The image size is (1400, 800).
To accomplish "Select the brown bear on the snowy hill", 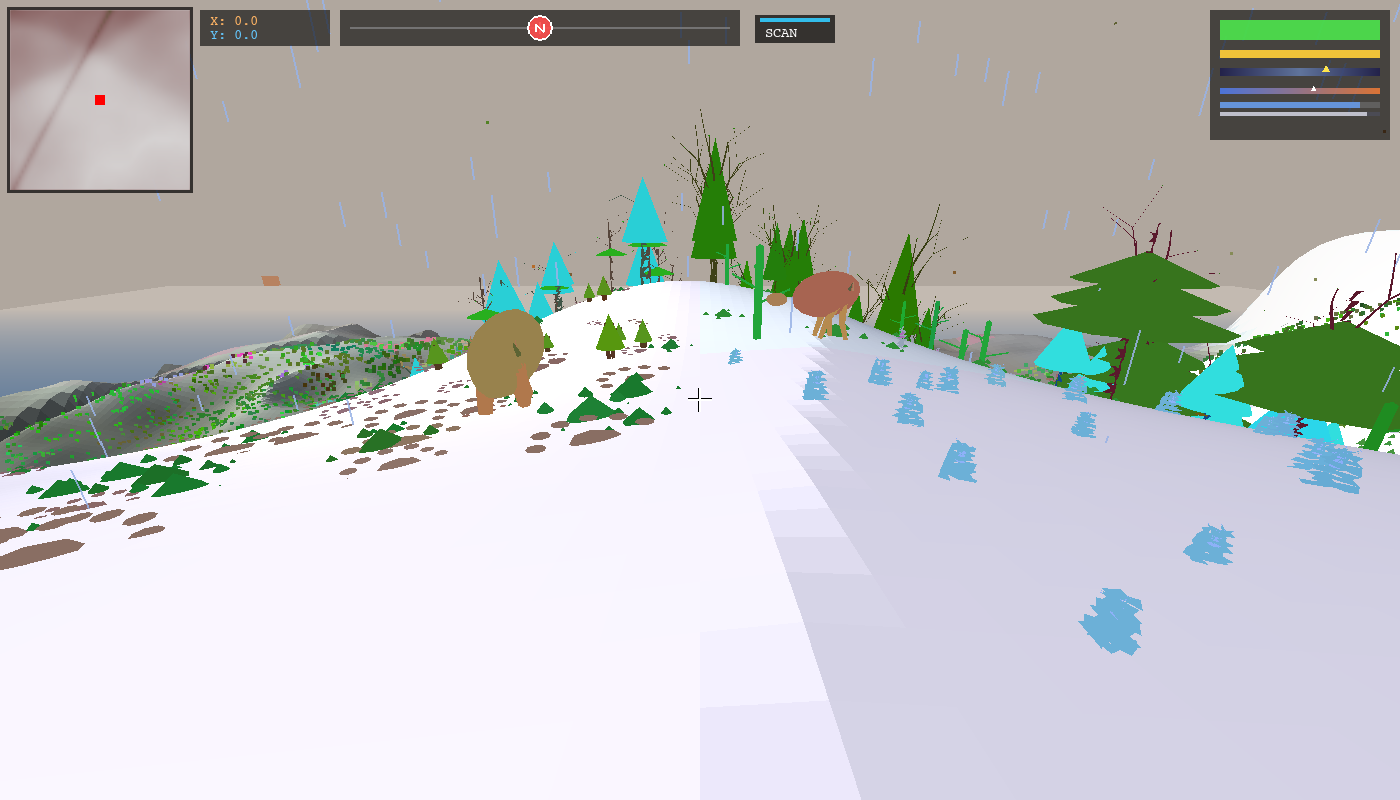I will click(505, 355).
